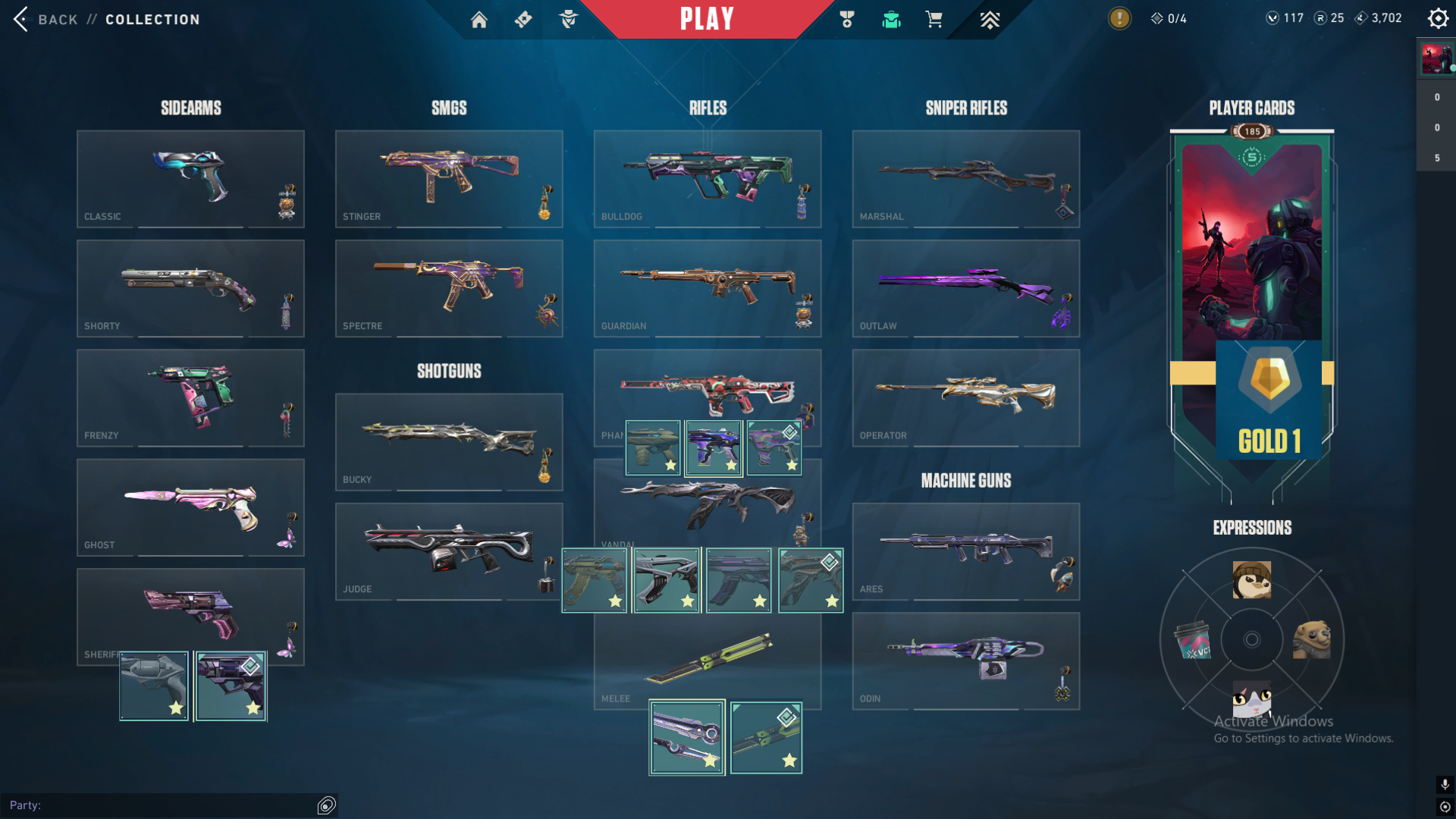Image resolution: width=1456 pixels, height=819 pixels.
Task: Open the Ghost skin slot
Action: tap(190, 507)
